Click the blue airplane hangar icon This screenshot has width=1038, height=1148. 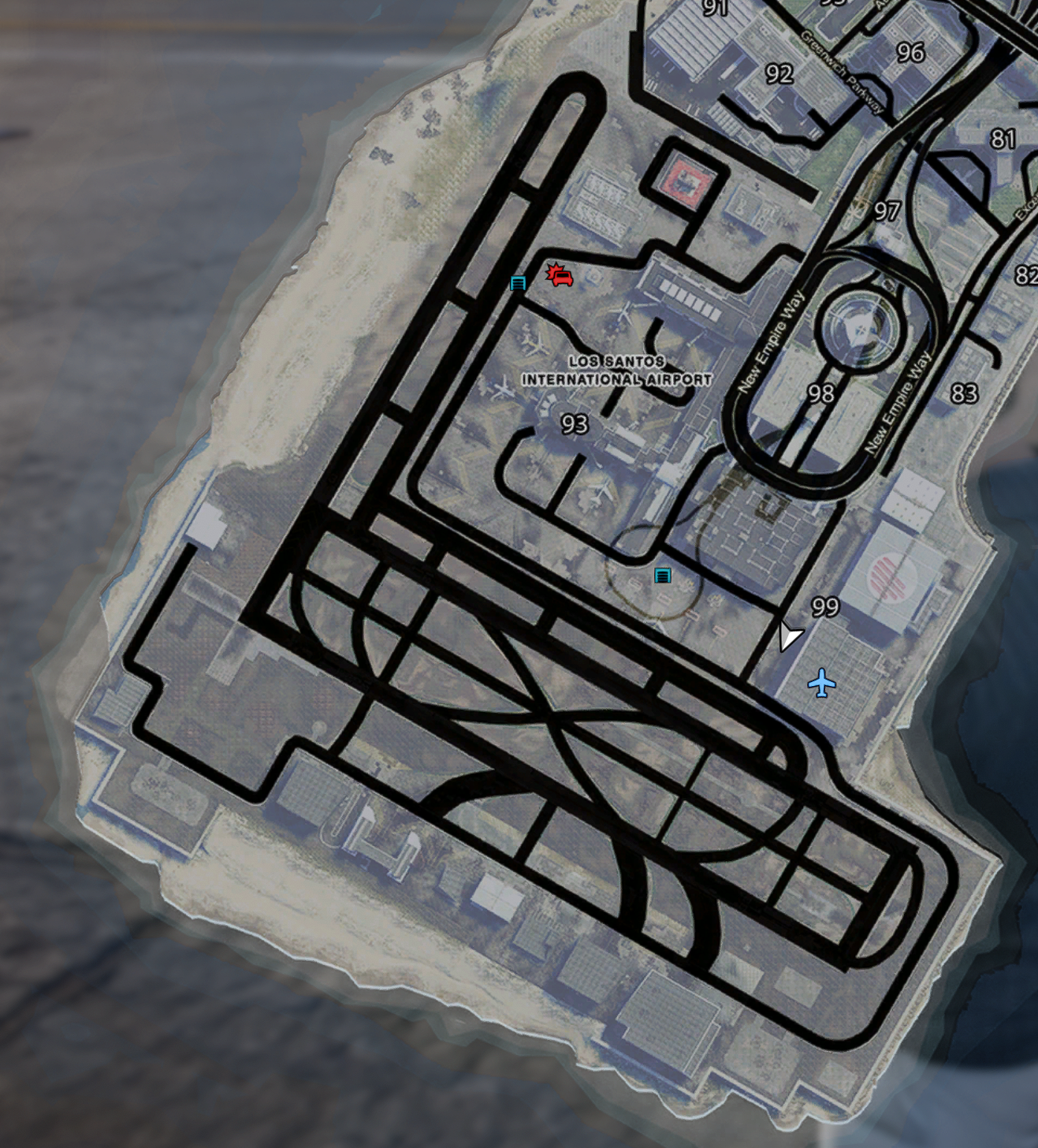pos(822,683)
